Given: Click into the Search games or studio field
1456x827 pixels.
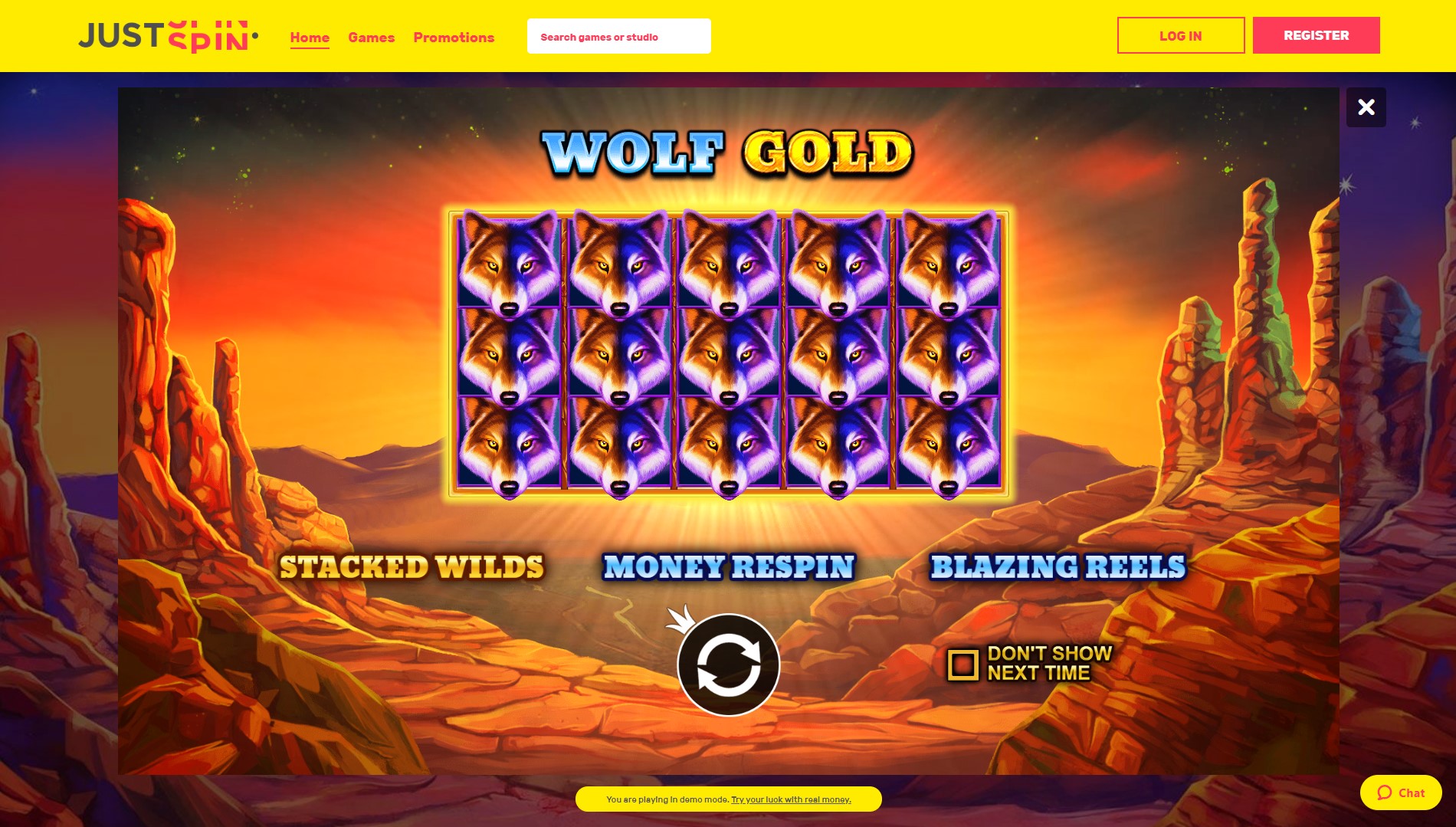Looking at the screenshot, I should (x=618, y=35).
